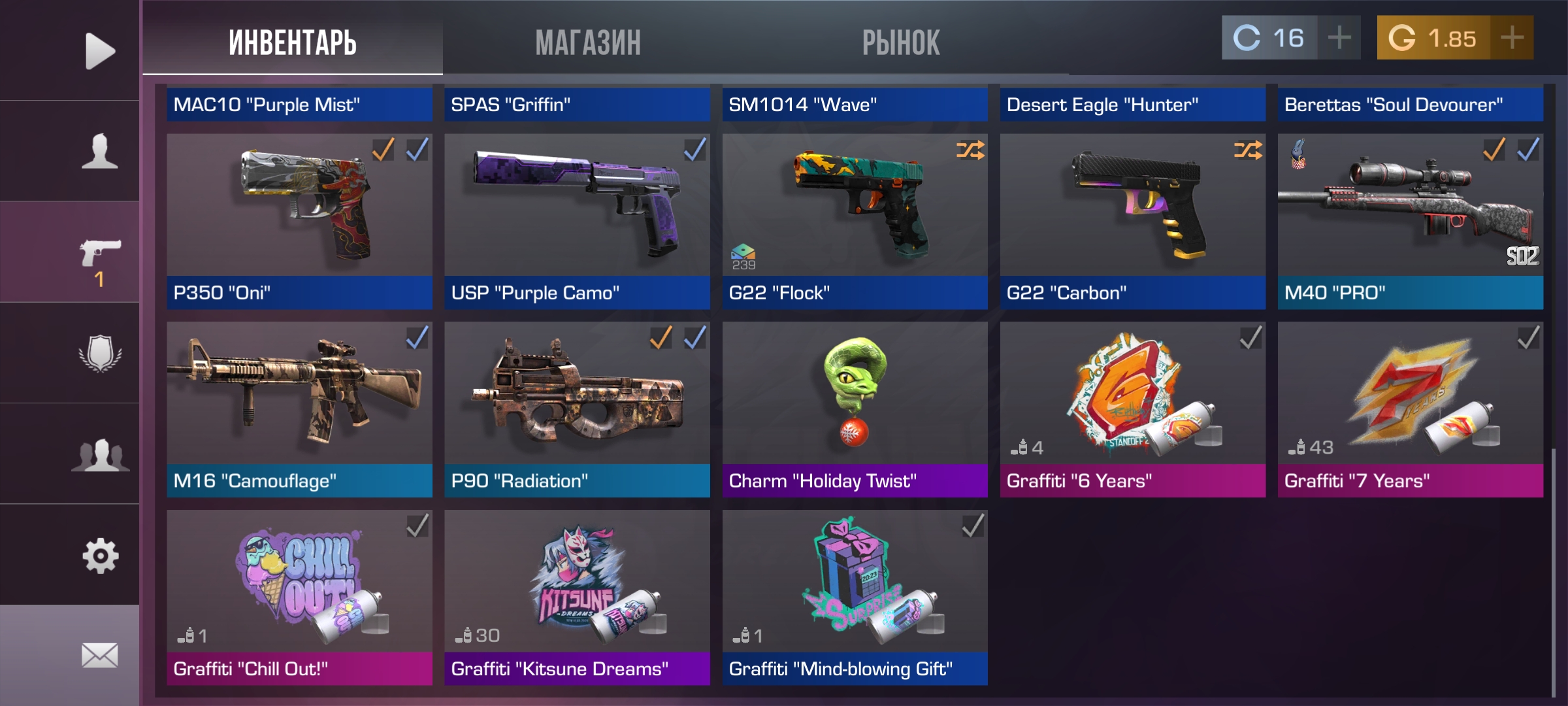This screenshot has width=1568, height=706.
Task: Open the shield and laurel rank icon
Action: pos(99,353)
